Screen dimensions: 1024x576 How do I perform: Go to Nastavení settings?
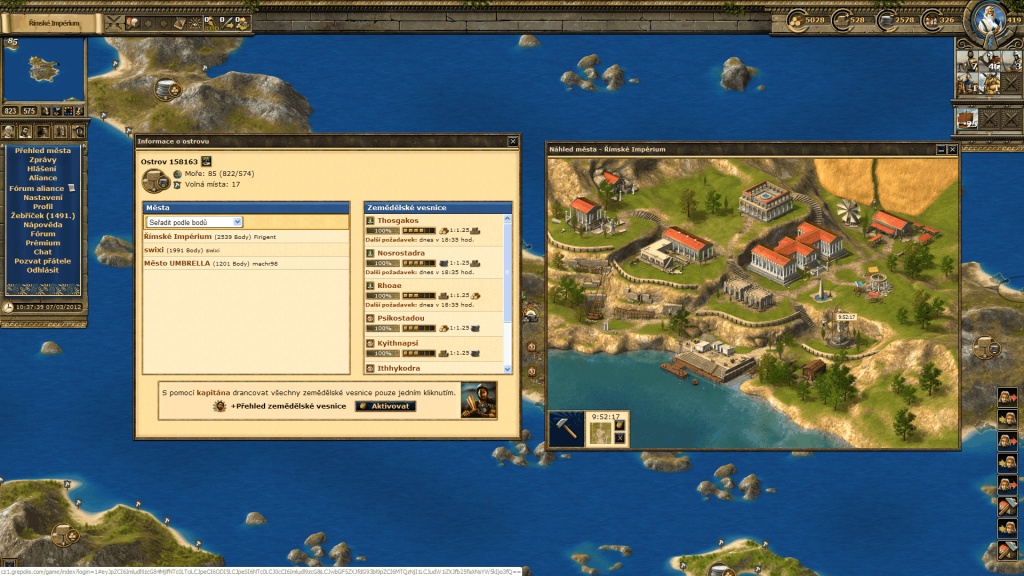[42, 197]
